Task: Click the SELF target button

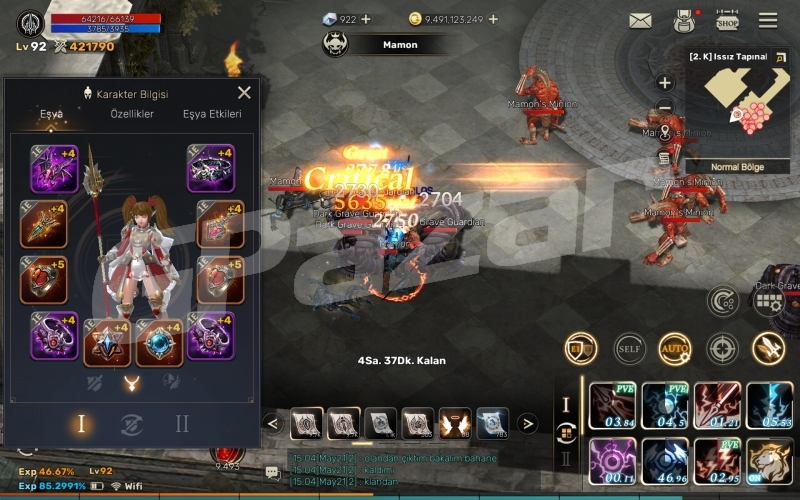Action: tap(628, 349)
